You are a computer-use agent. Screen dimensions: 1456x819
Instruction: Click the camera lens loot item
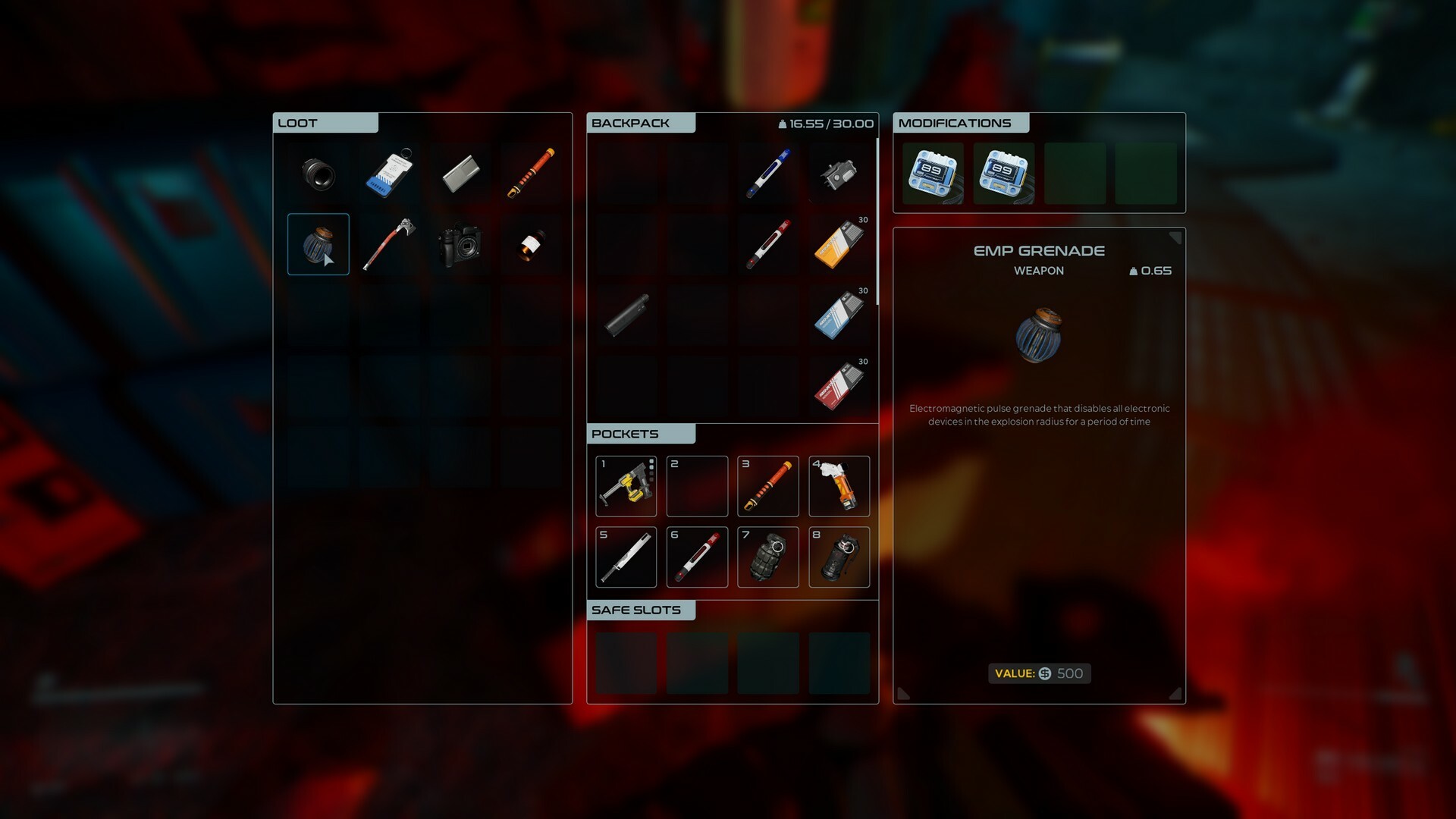point(318,173)
